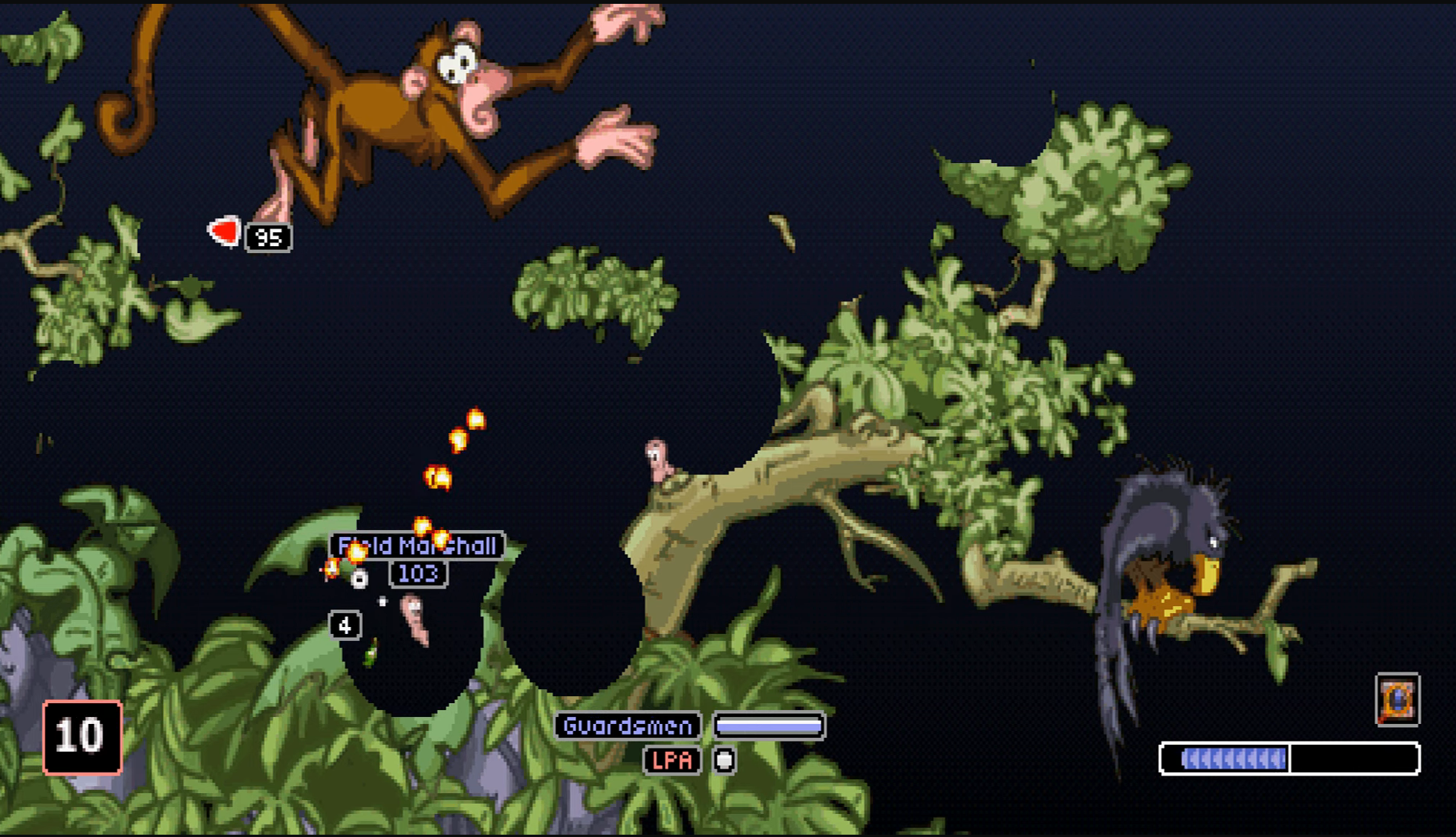Click the red heart marker near the monkey
1456x837 pixels.
point(223,231)
